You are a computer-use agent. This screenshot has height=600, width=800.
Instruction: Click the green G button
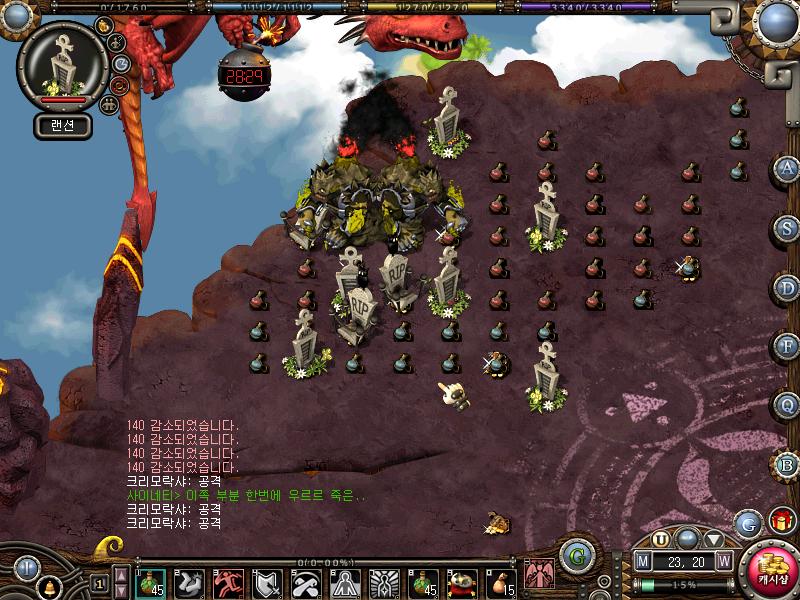575,555
